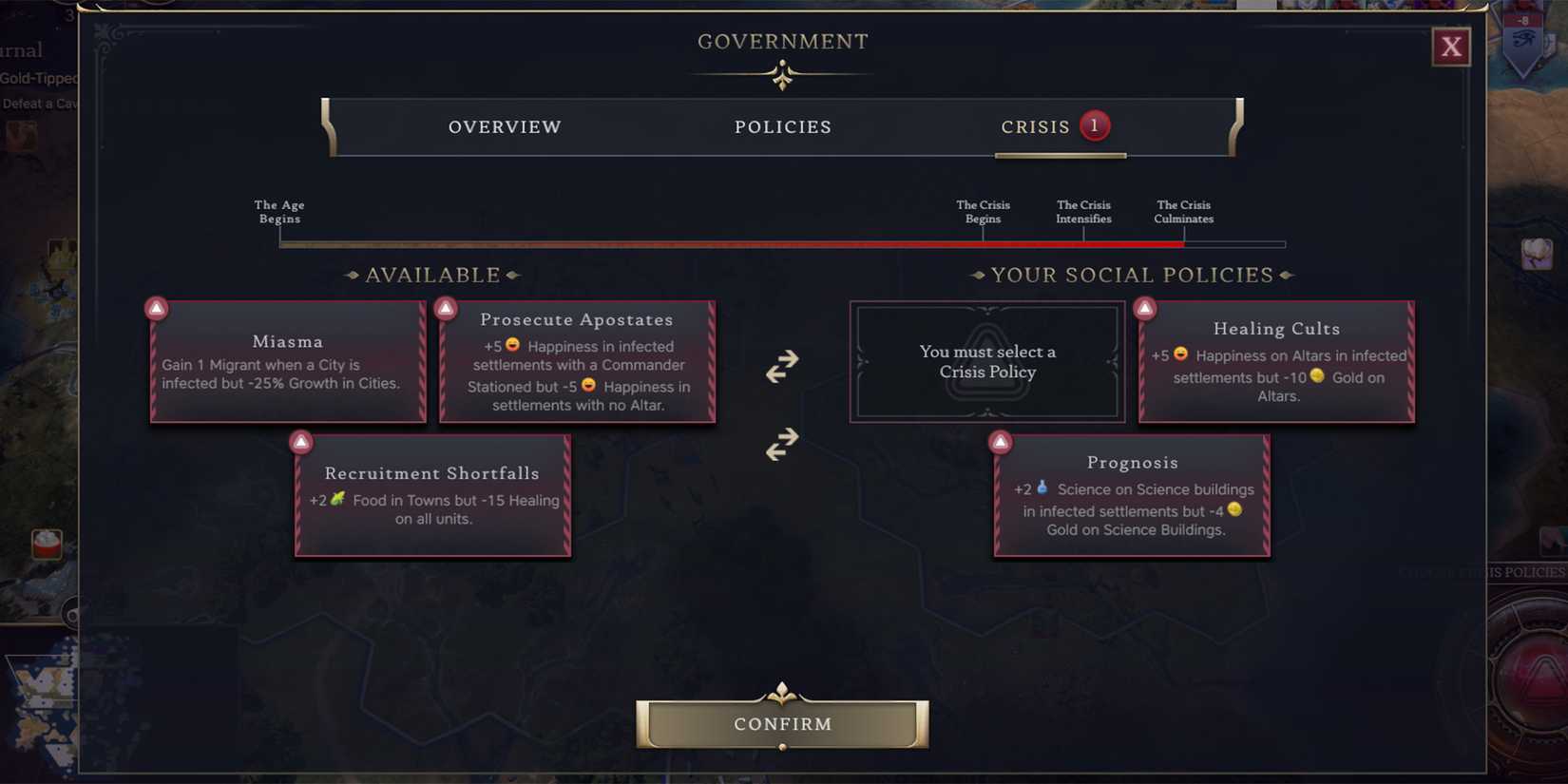Click the alert icon on Prosecute Apostates card

pos(447,307)
